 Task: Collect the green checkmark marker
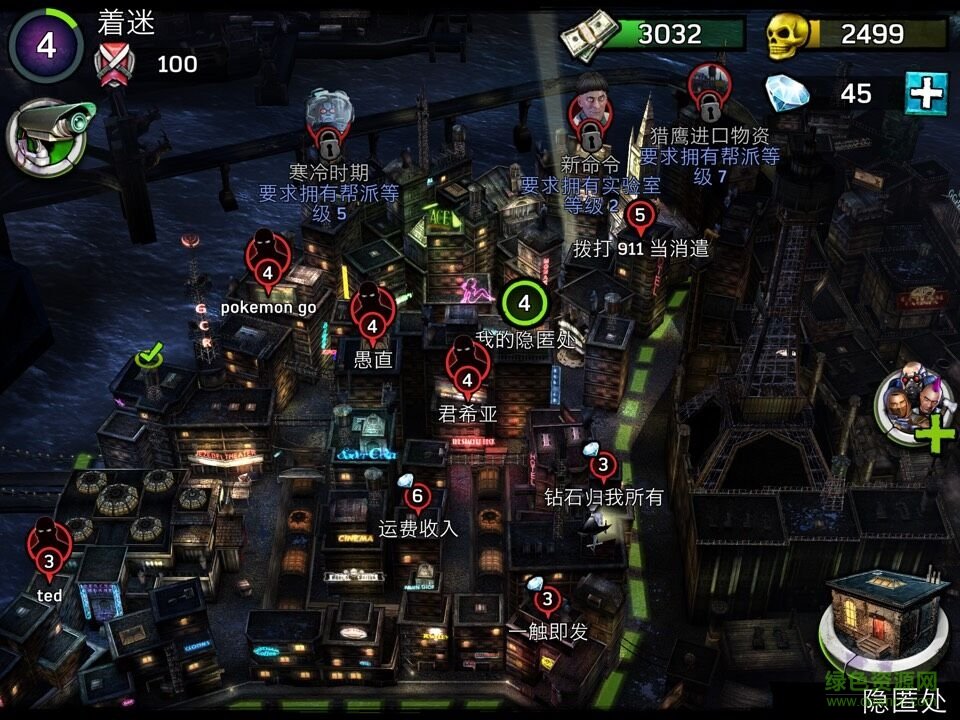(x=151, y=355)
